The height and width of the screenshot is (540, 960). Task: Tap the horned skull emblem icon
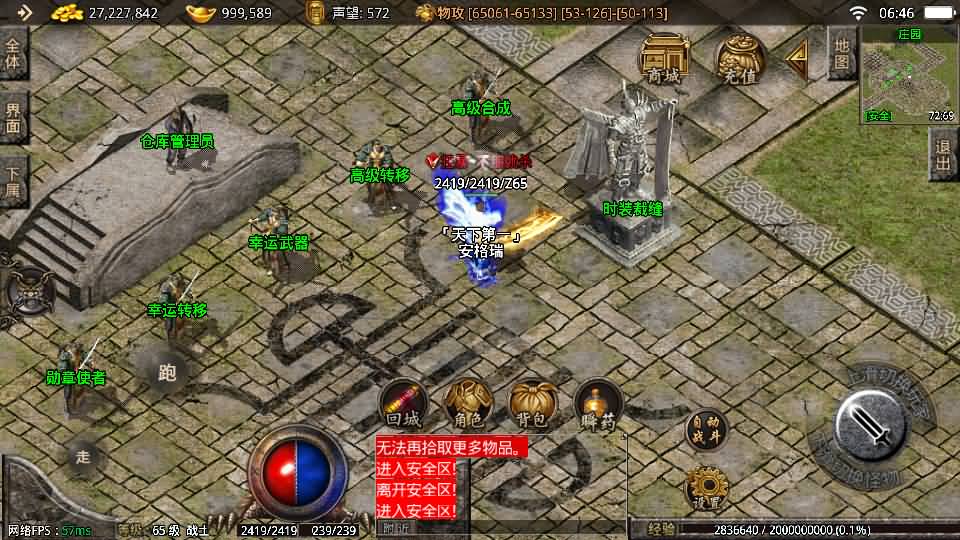coord(26,288)
